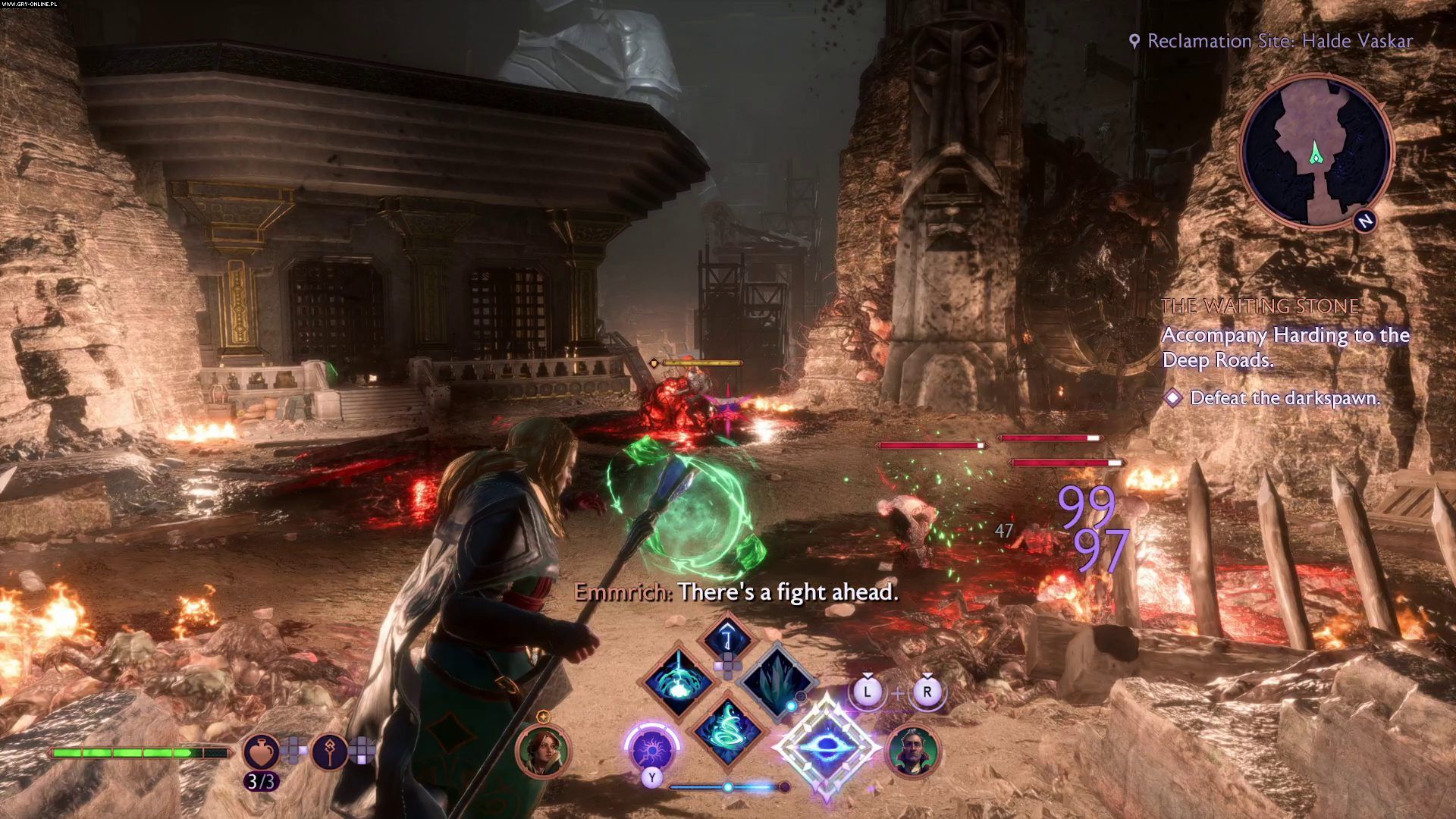
Task: Select the rune staff icon
Action: tap(330, 751)
